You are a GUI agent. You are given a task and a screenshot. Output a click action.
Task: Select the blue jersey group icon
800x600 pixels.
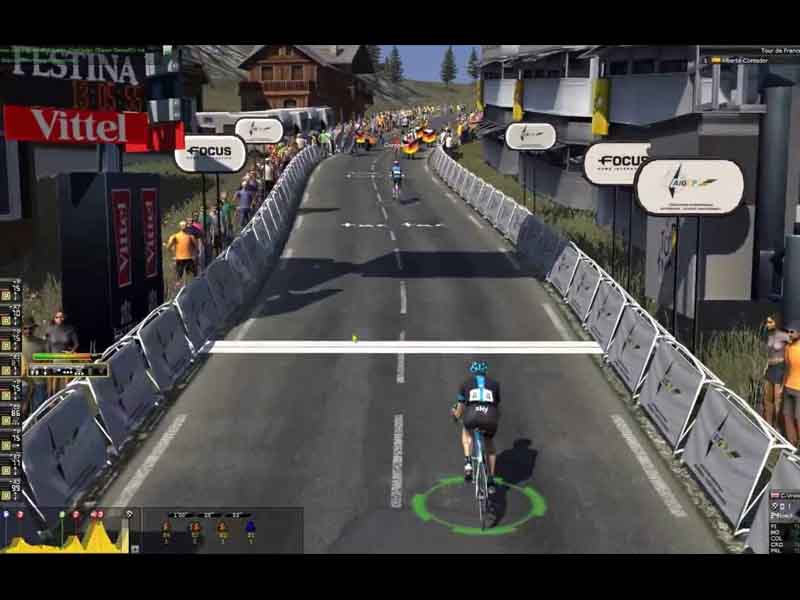click(249, 529)
